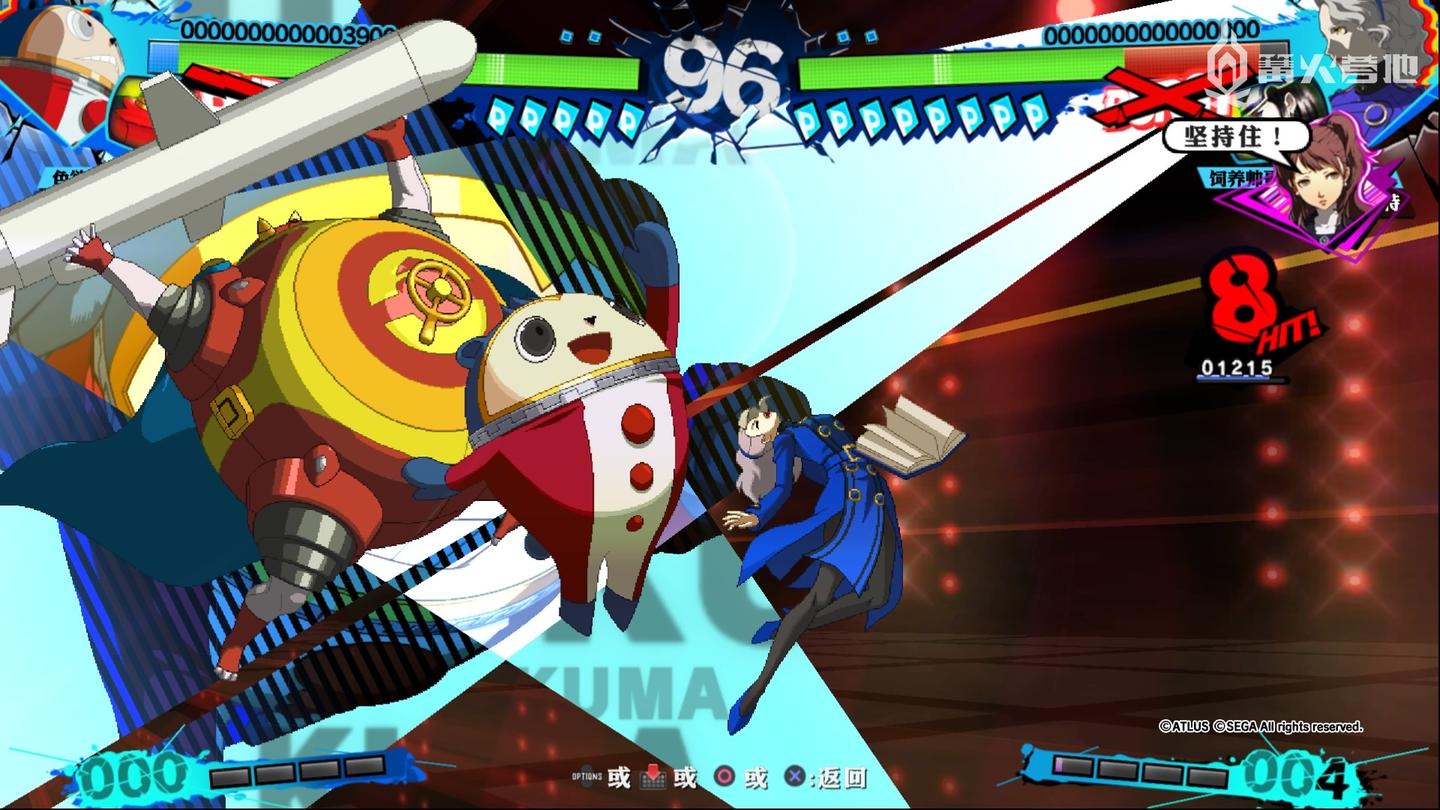Select the OPTIONS button prompt icon

tap(586, 776)
